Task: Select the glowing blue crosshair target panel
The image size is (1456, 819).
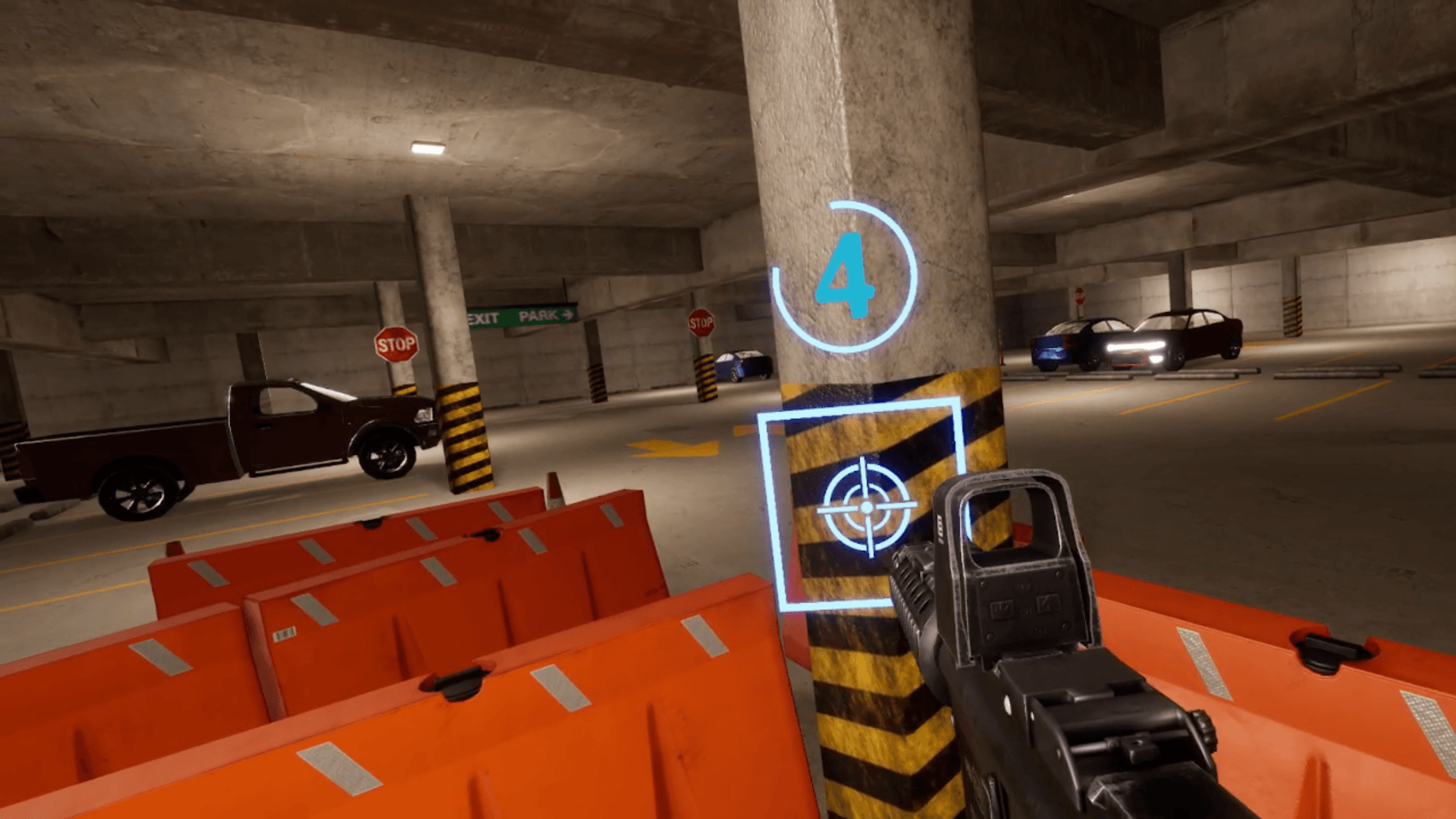Action: (866, 507)
